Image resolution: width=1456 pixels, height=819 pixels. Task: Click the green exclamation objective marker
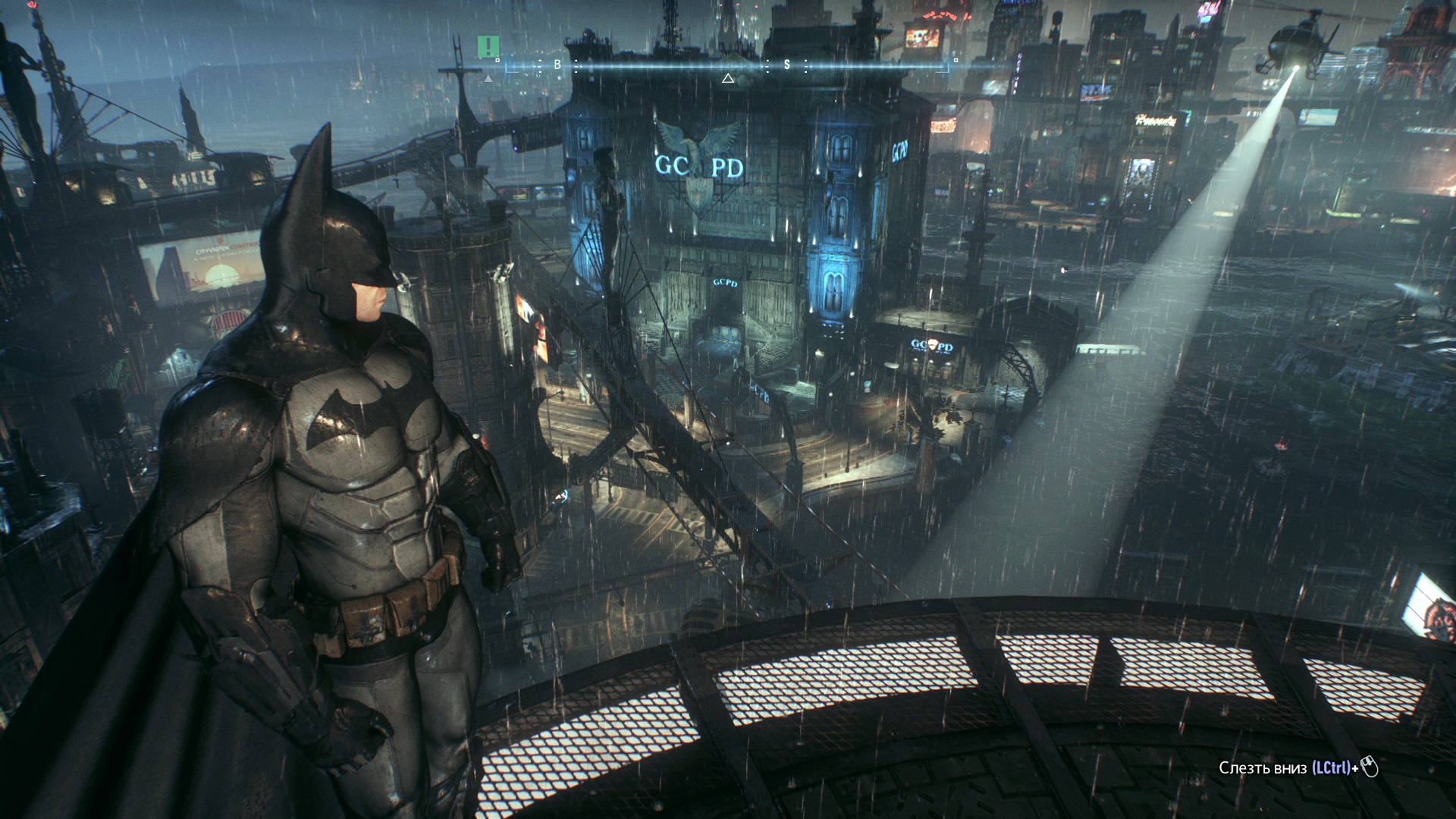coord(488,46)
